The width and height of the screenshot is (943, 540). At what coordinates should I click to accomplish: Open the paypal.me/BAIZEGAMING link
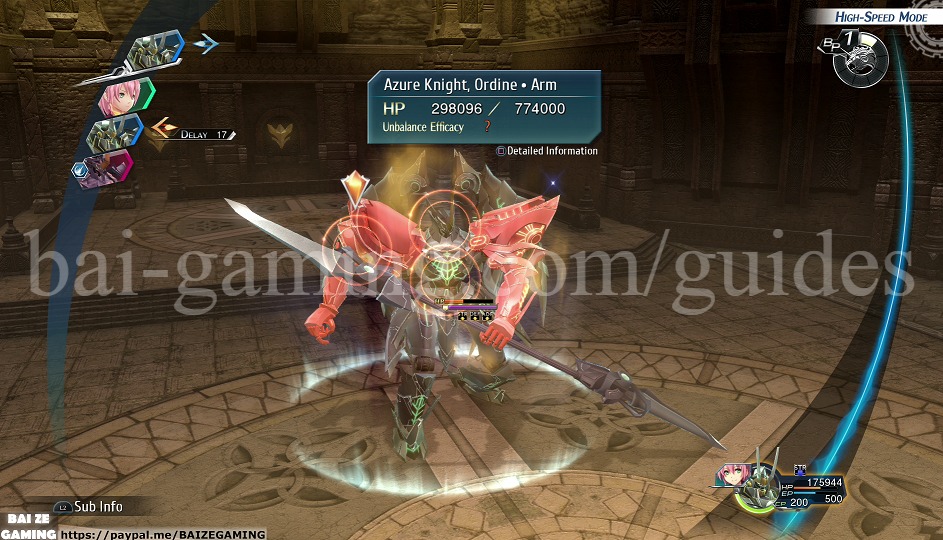pyautogui.click(x=164, y=535)
